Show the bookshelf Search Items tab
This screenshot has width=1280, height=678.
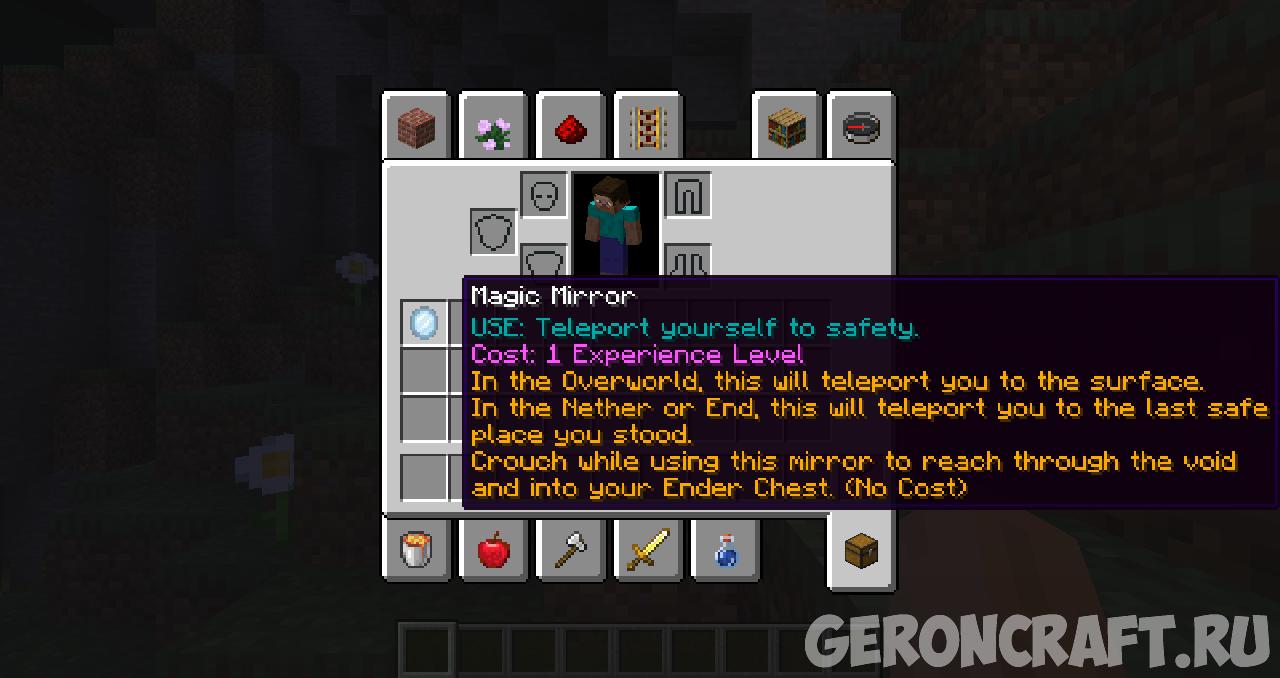pyautogui.click(x=786, y=128)
